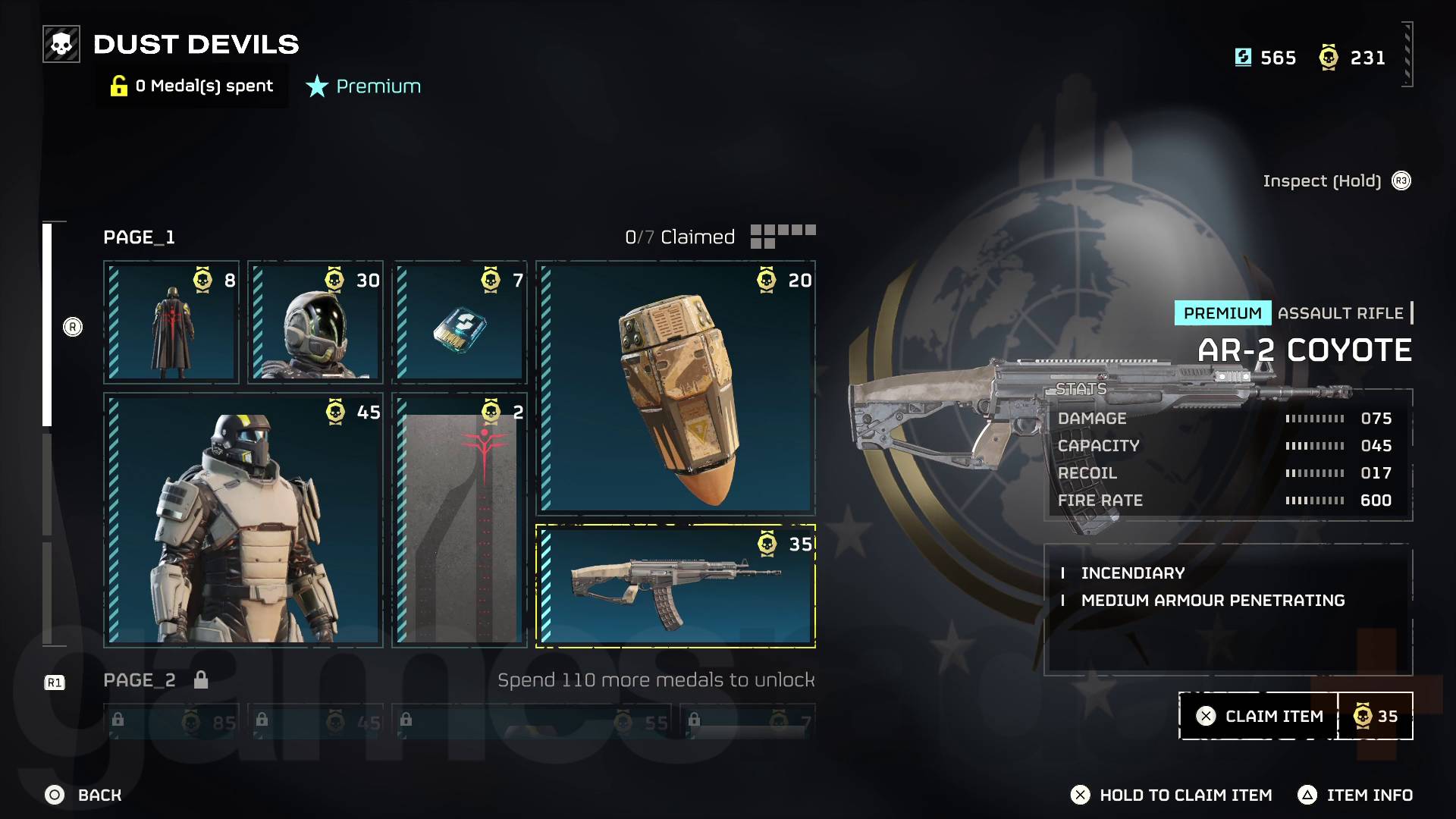Select the armour set costing 45 medals

tap(243, 519)
